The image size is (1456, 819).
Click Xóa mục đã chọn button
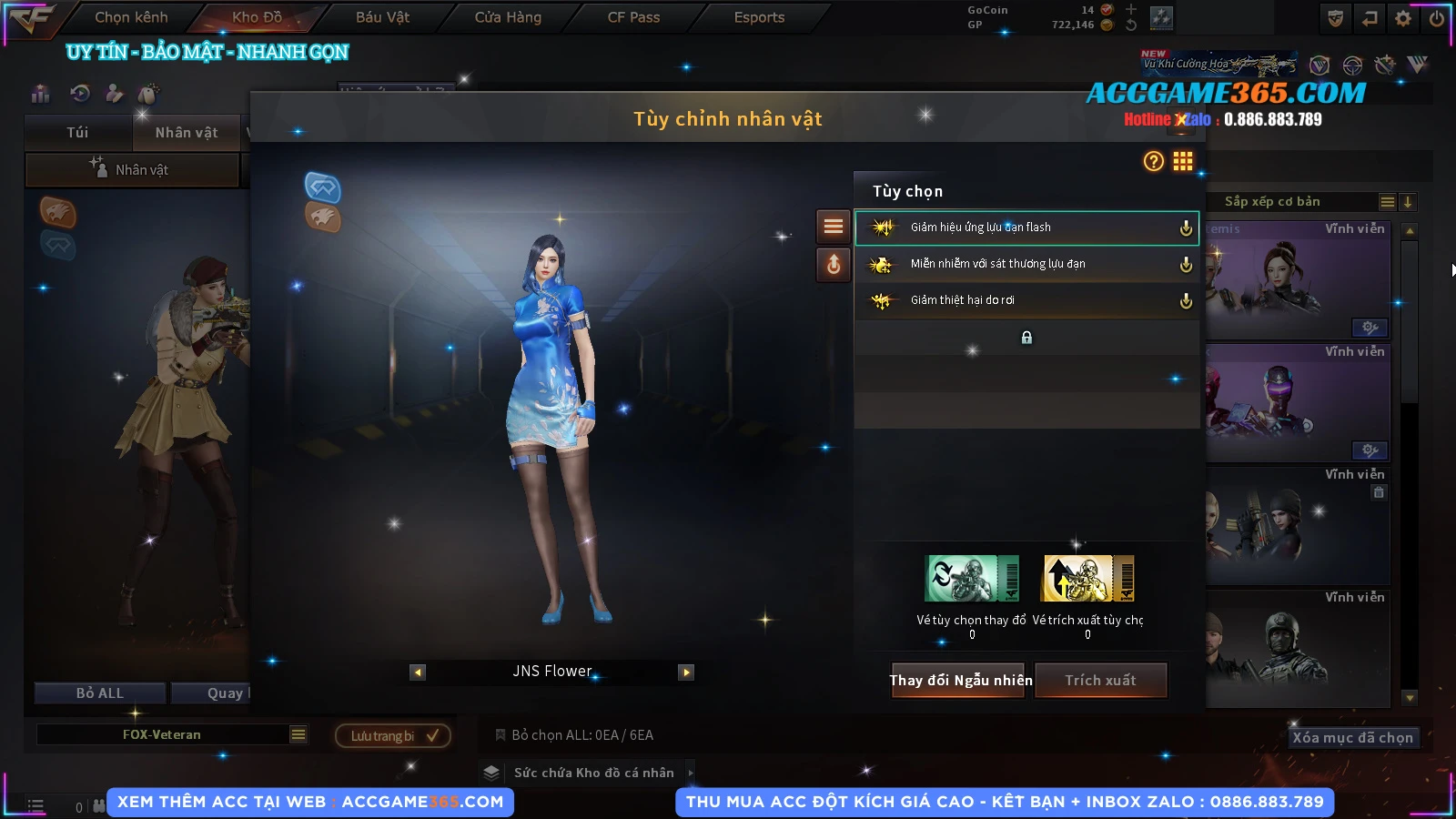[1352, 737]
